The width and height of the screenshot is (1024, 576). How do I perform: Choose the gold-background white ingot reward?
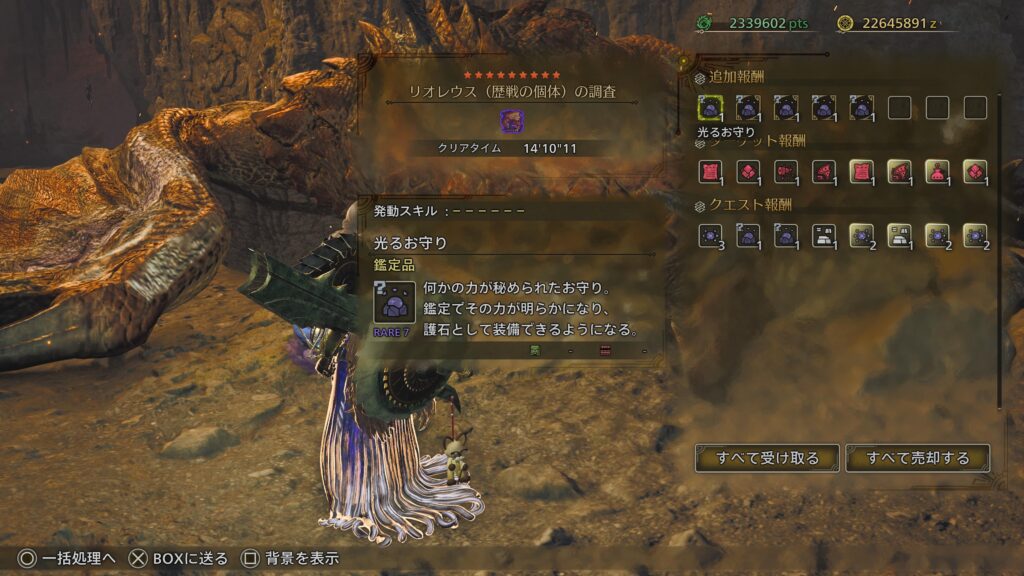899,236
